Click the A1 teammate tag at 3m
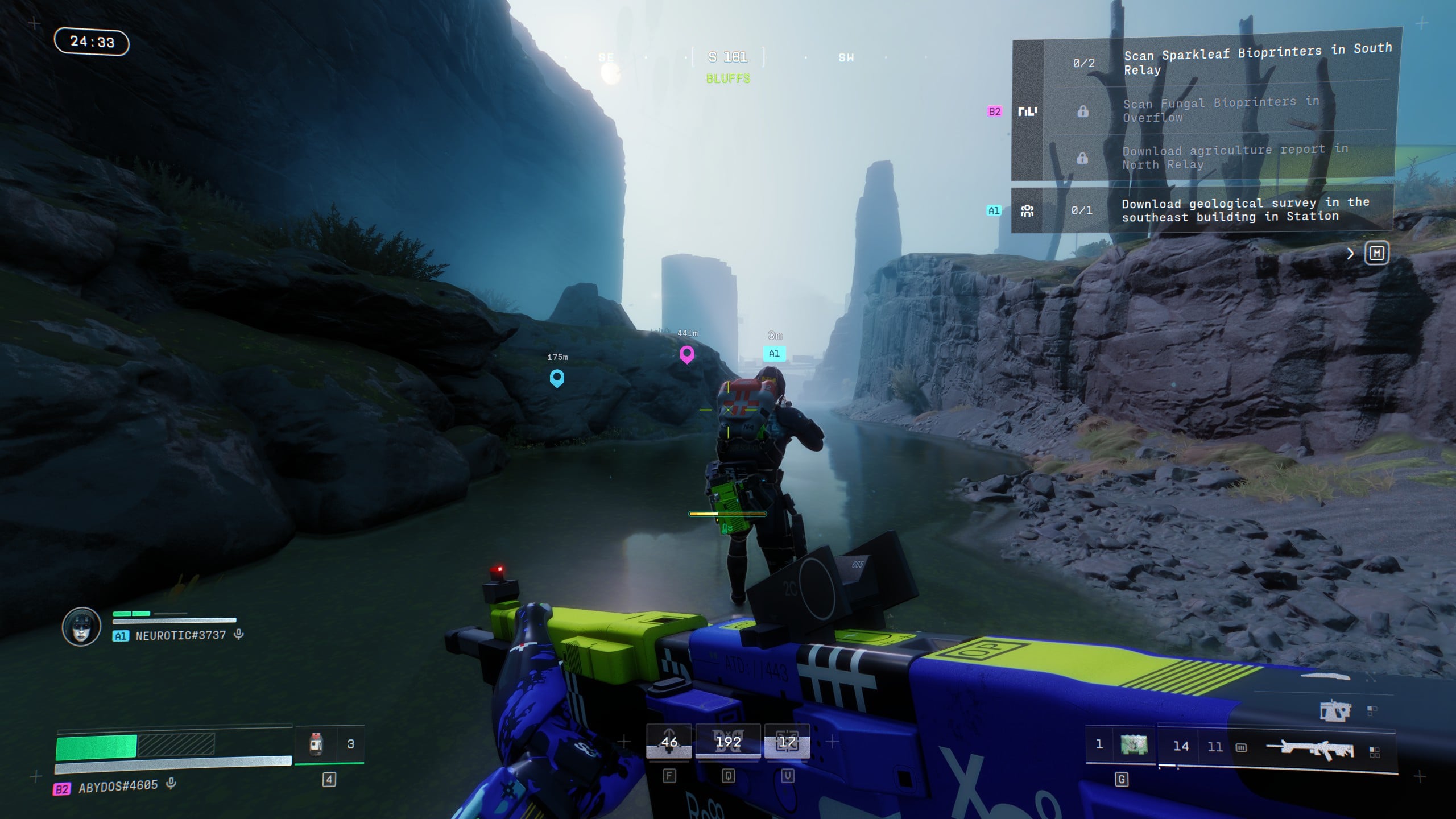Viewport: 1456px width, 819px height. coord(774,353)
